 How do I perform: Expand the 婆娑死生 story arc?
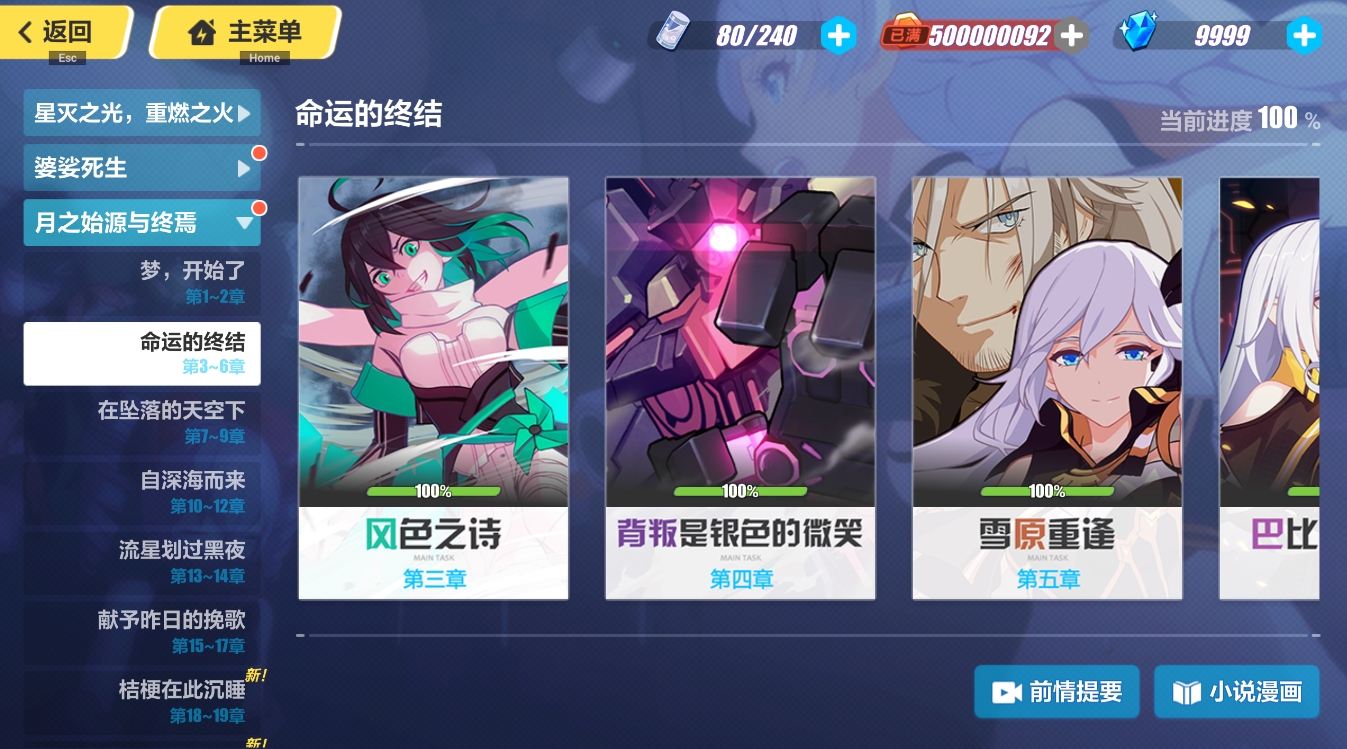click(142, 167)
